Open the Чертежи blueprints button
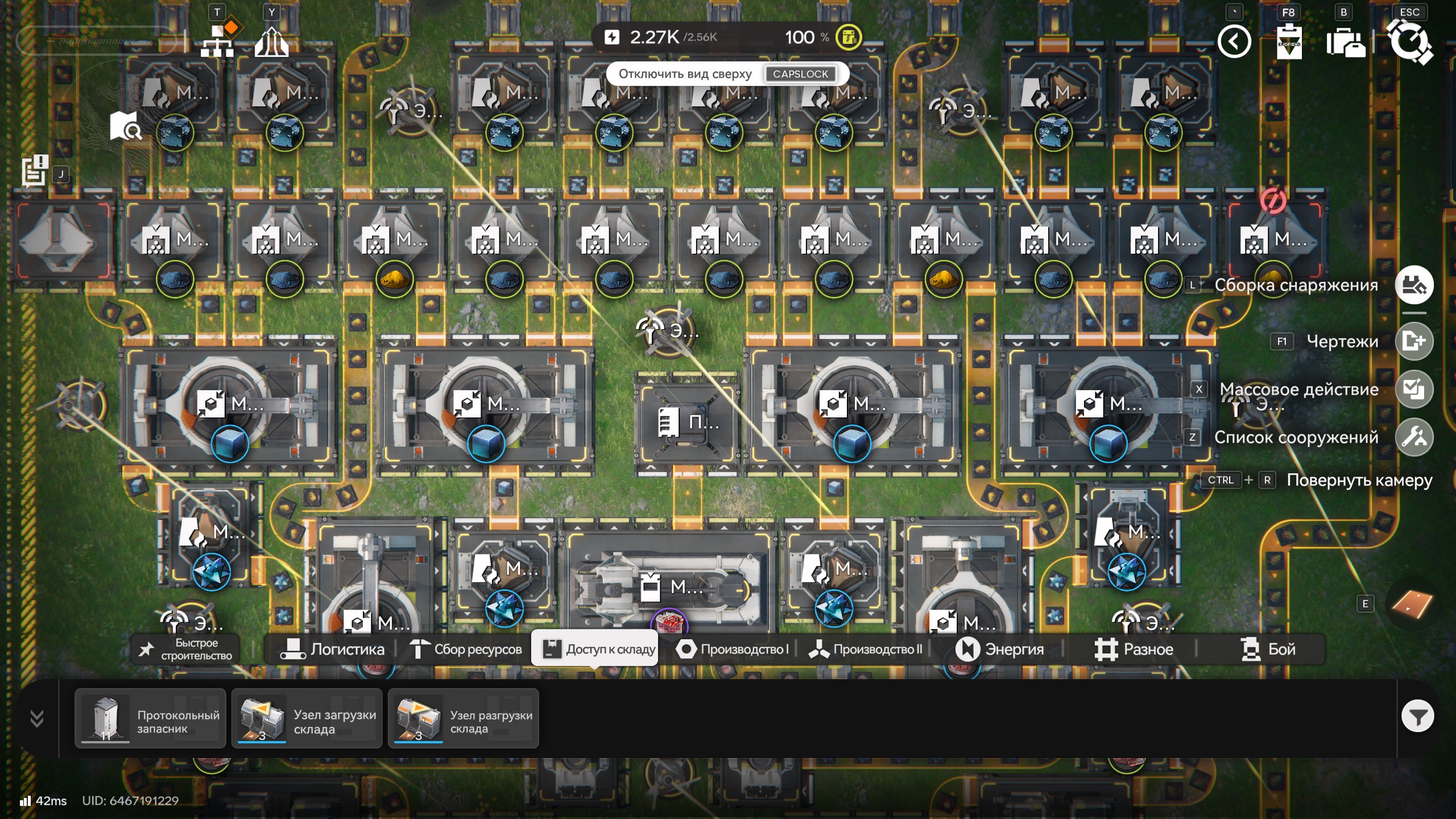This screenshot has width=1456, height=819. coord(1414,341)
